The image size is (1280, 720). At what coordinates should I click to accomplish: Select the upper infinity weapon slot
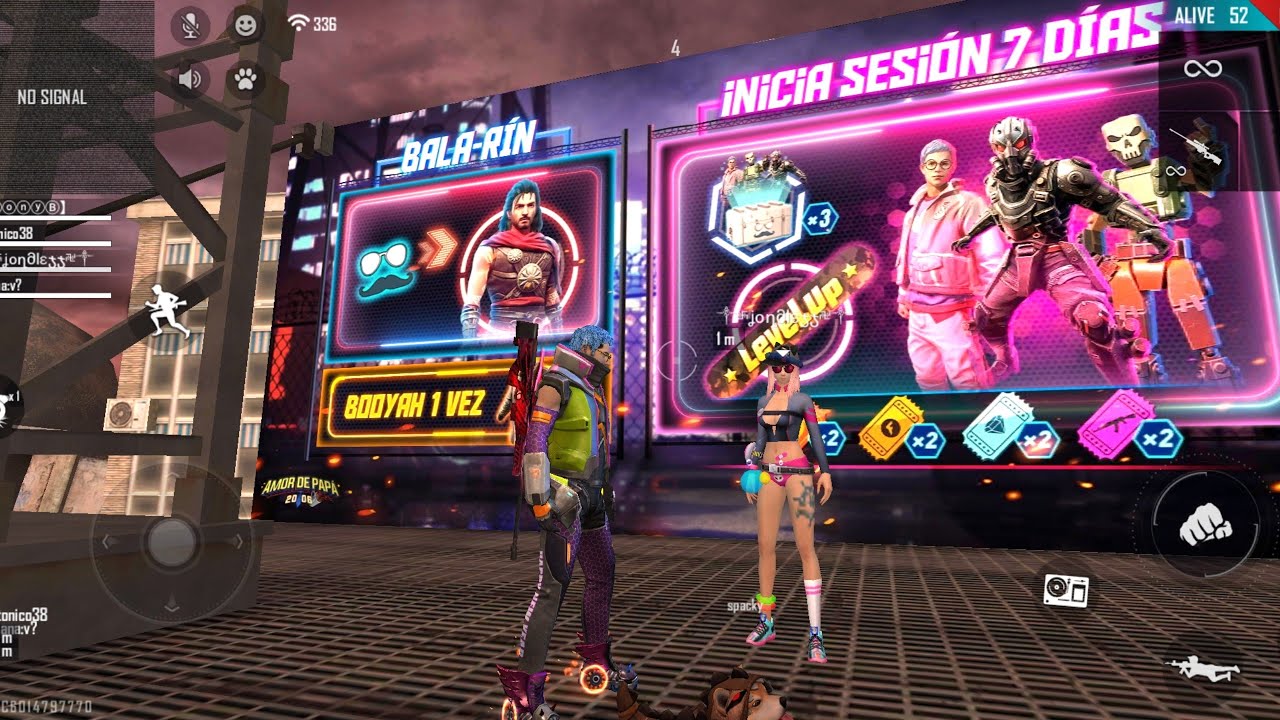1202,68
